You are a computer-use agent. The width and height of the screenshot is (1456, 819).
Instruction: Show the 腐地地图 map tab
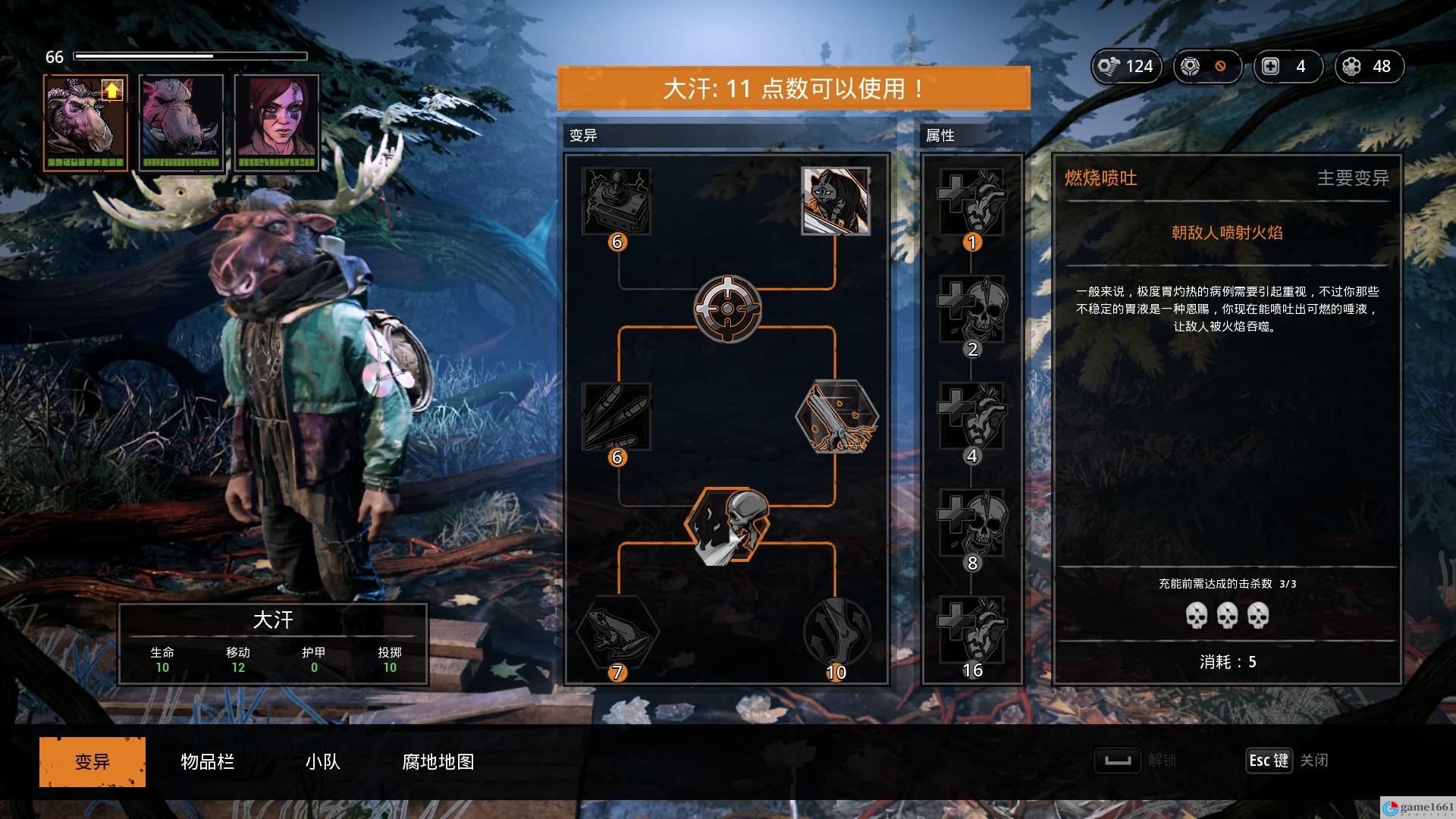coord(438,761)
